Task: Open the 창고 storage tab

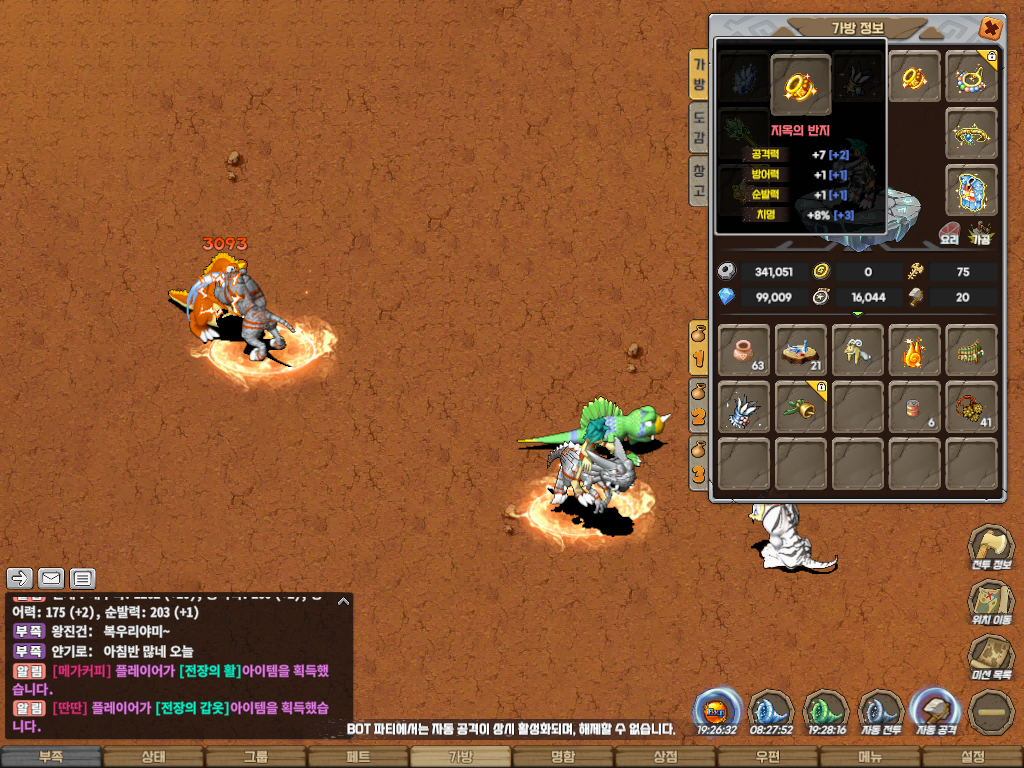Action: pos(699,180)
